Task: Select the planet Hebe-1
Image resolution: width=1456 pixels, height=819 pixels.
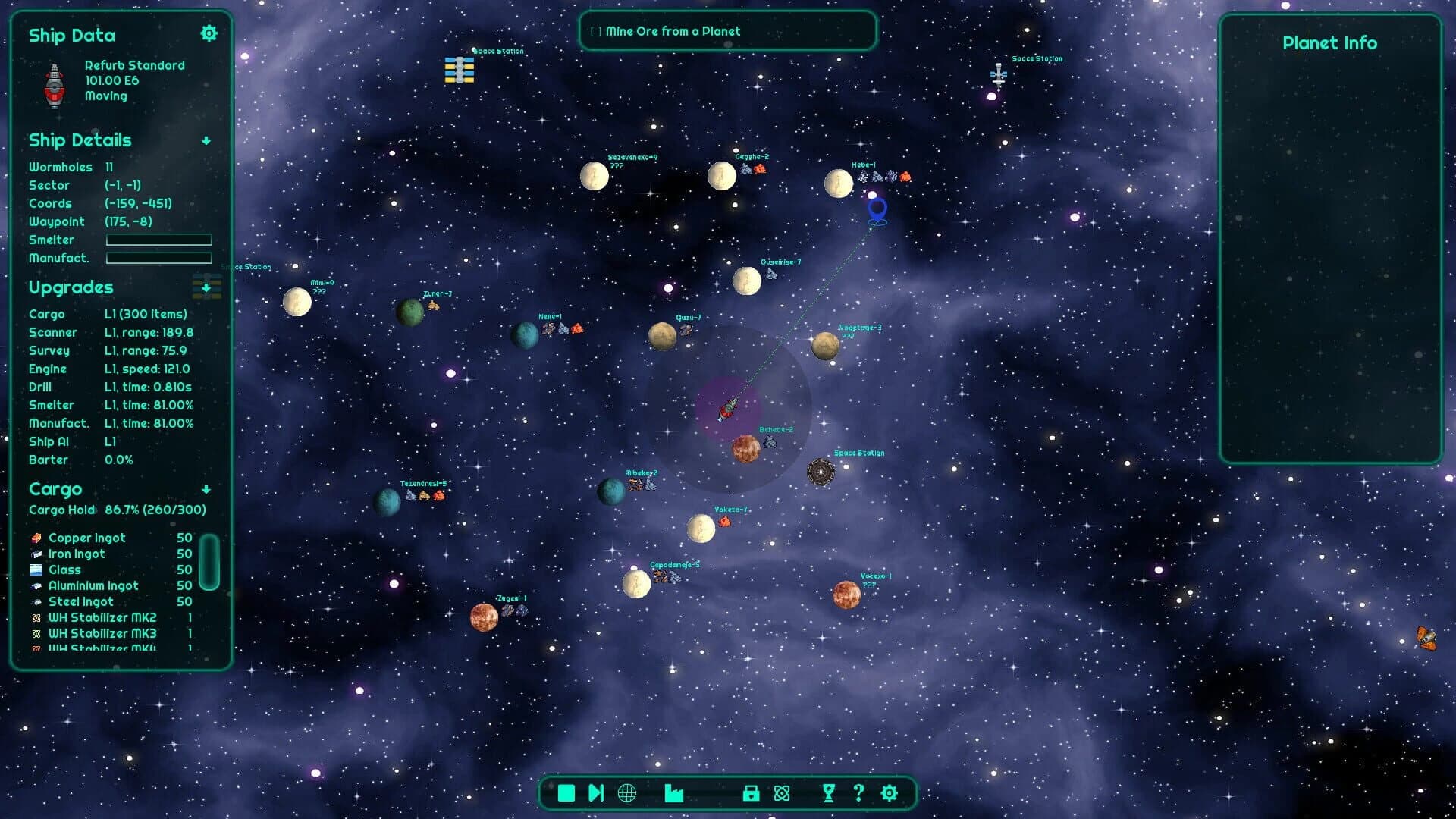Action: click(x=839, y=182)
